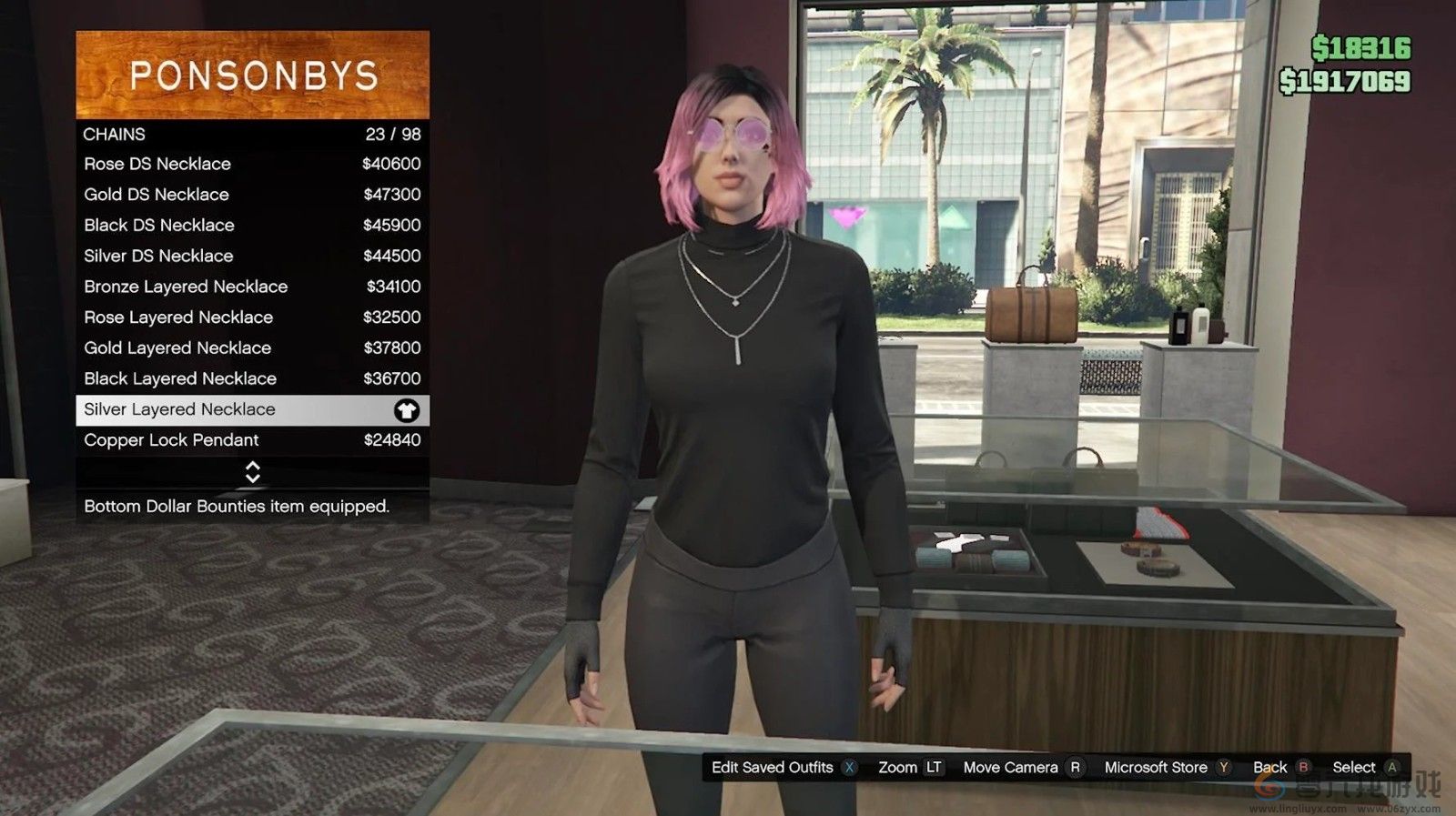Click the LT icon next to Zoom
The height and width of the screenshot is (816, 1456).
click(x=934, y=767)
